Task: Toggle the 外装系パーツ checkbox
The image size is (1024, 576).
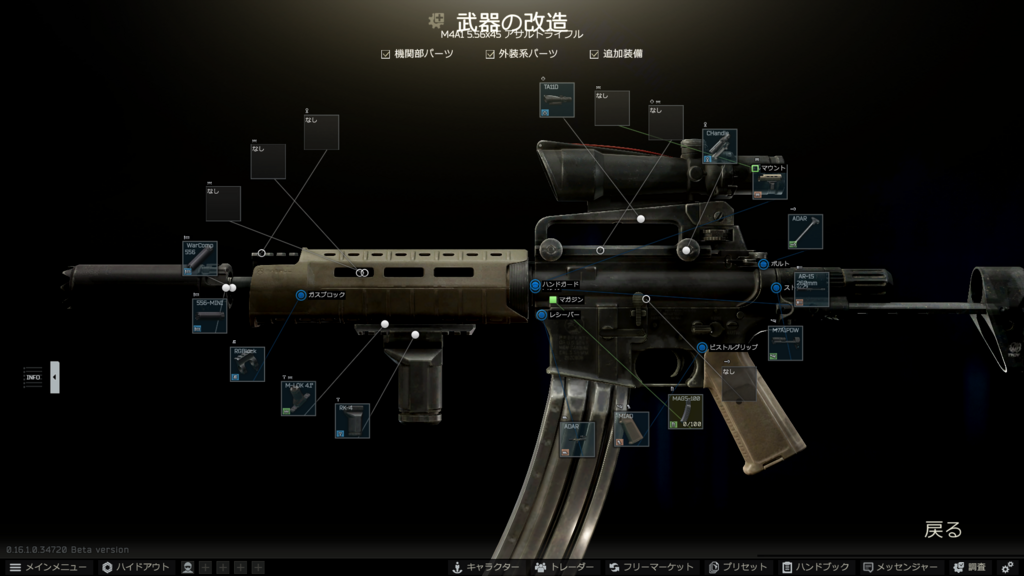Action: coord(491,54)
